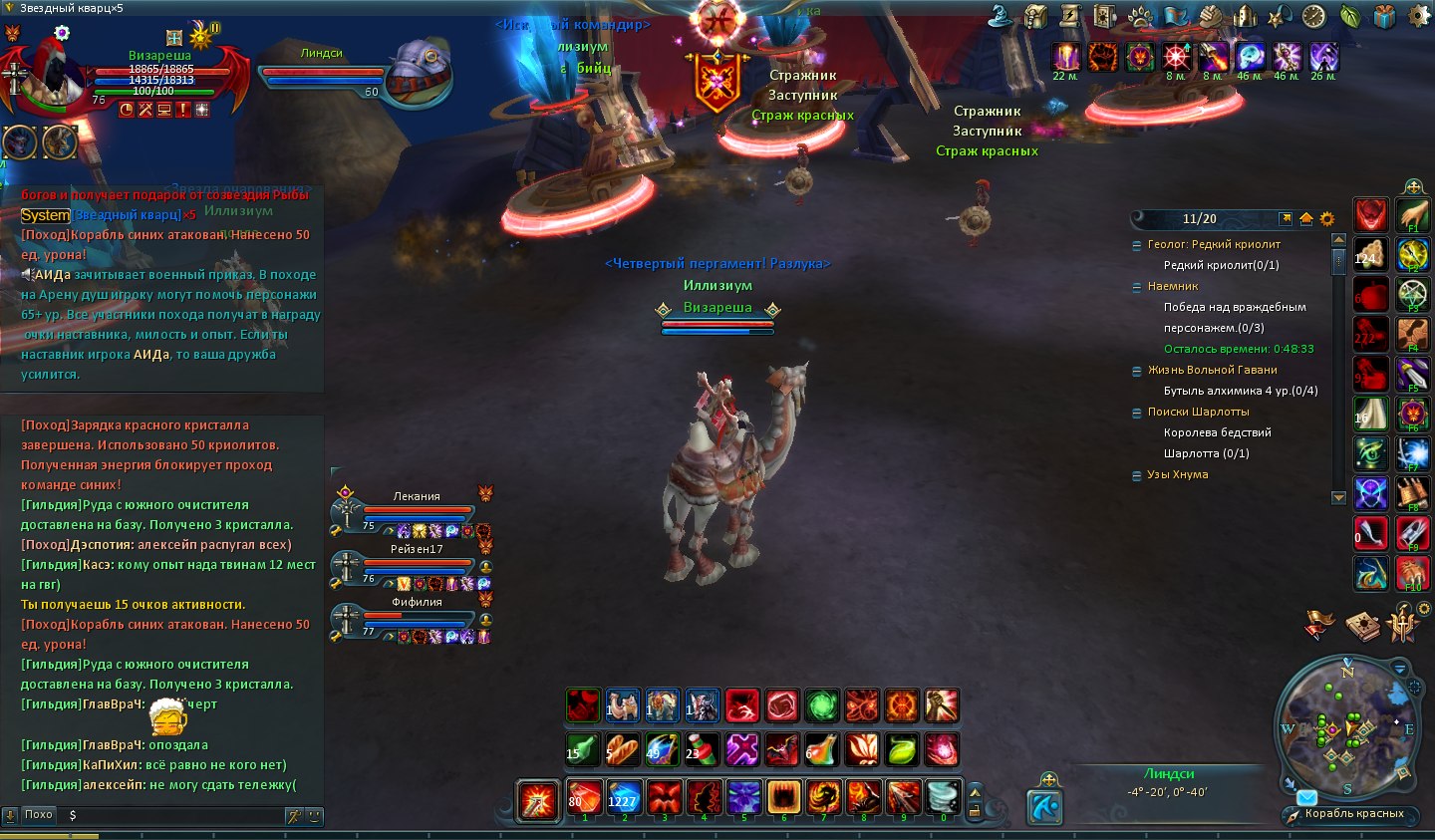Screen dimensions: 1435x840
Task: Open the quest tracker settings gear
Action: tap(1326, 218)
